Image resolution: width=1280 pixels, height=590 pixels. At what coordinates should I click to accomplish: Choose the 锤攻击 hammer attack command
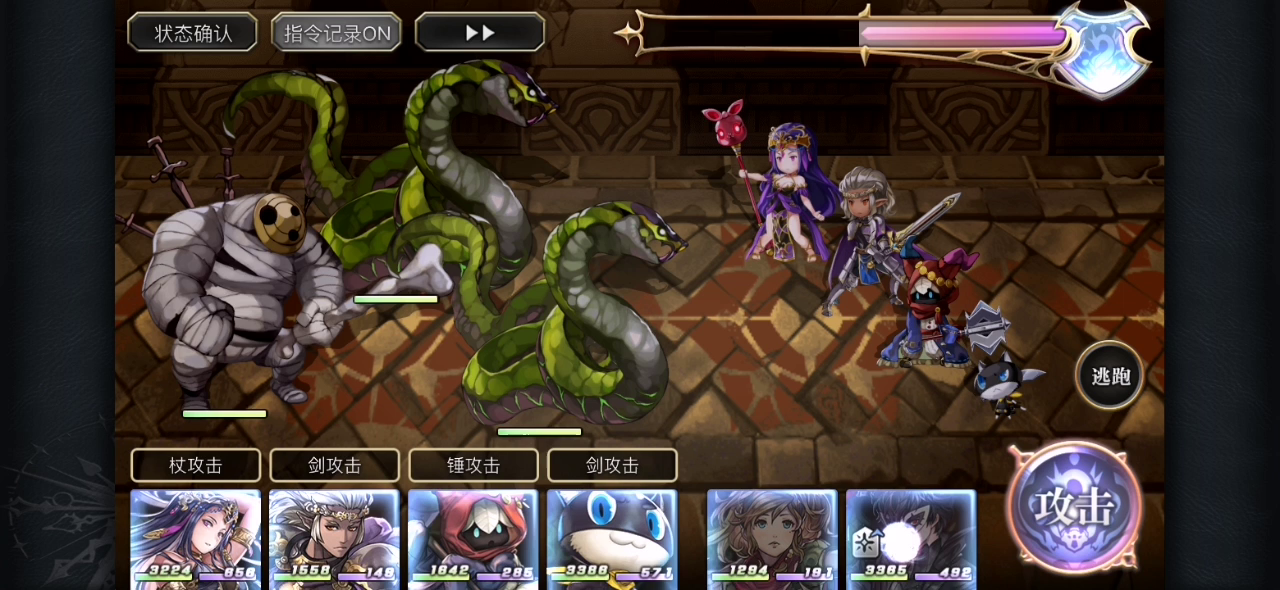[x=473, y=465]
